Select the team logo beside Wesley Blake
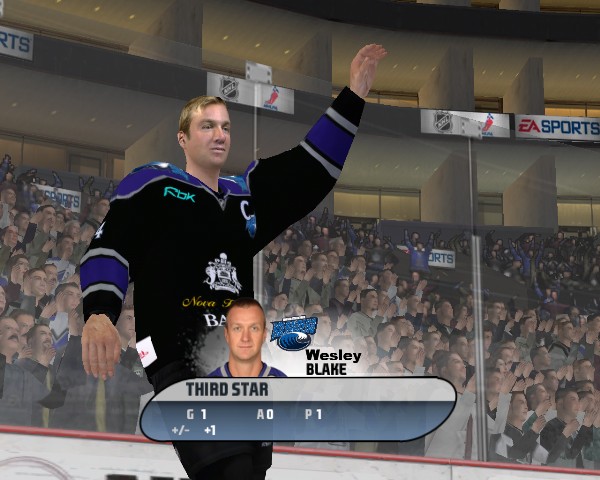This screenshot has width=600, height=480. (293, 333)
